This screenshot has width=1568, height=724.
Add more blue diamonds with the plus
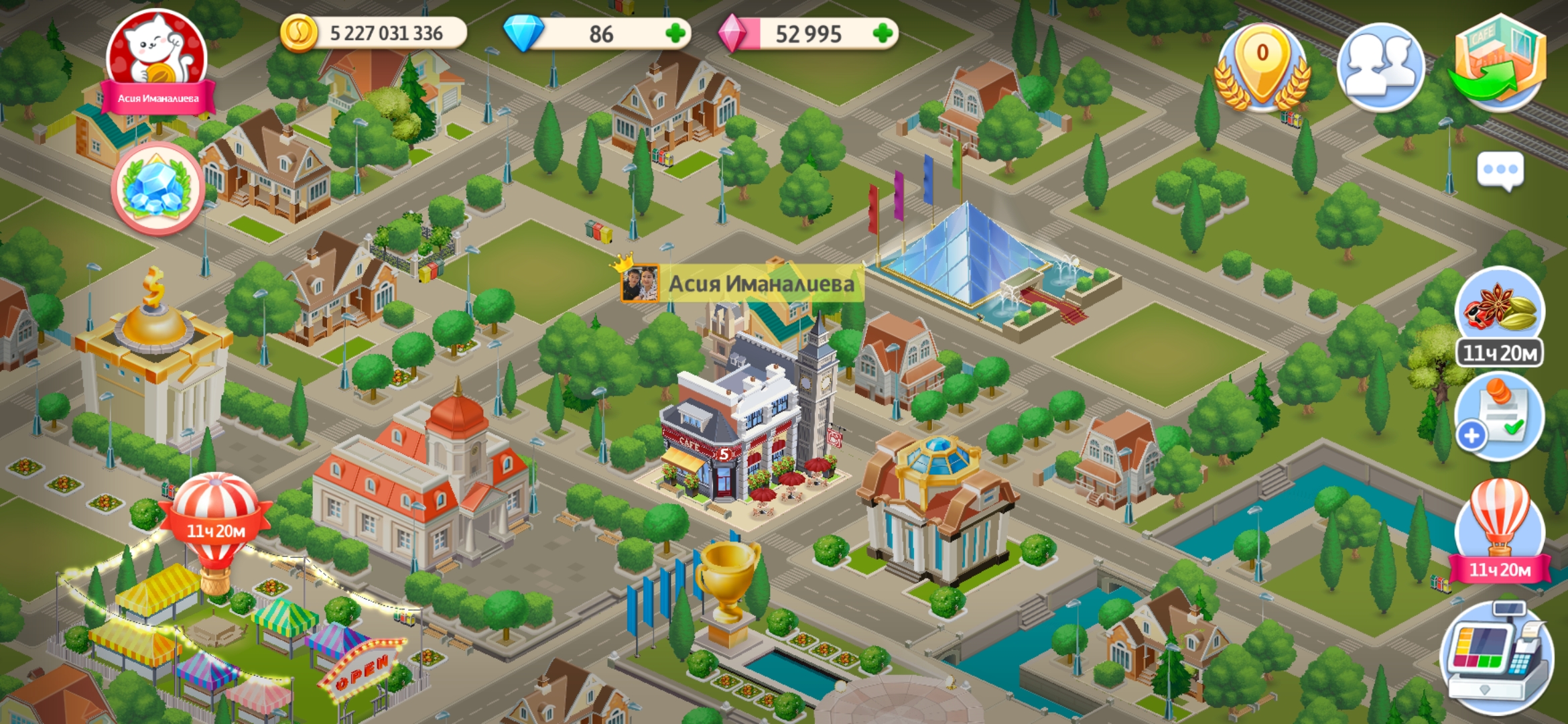[675, 34]
